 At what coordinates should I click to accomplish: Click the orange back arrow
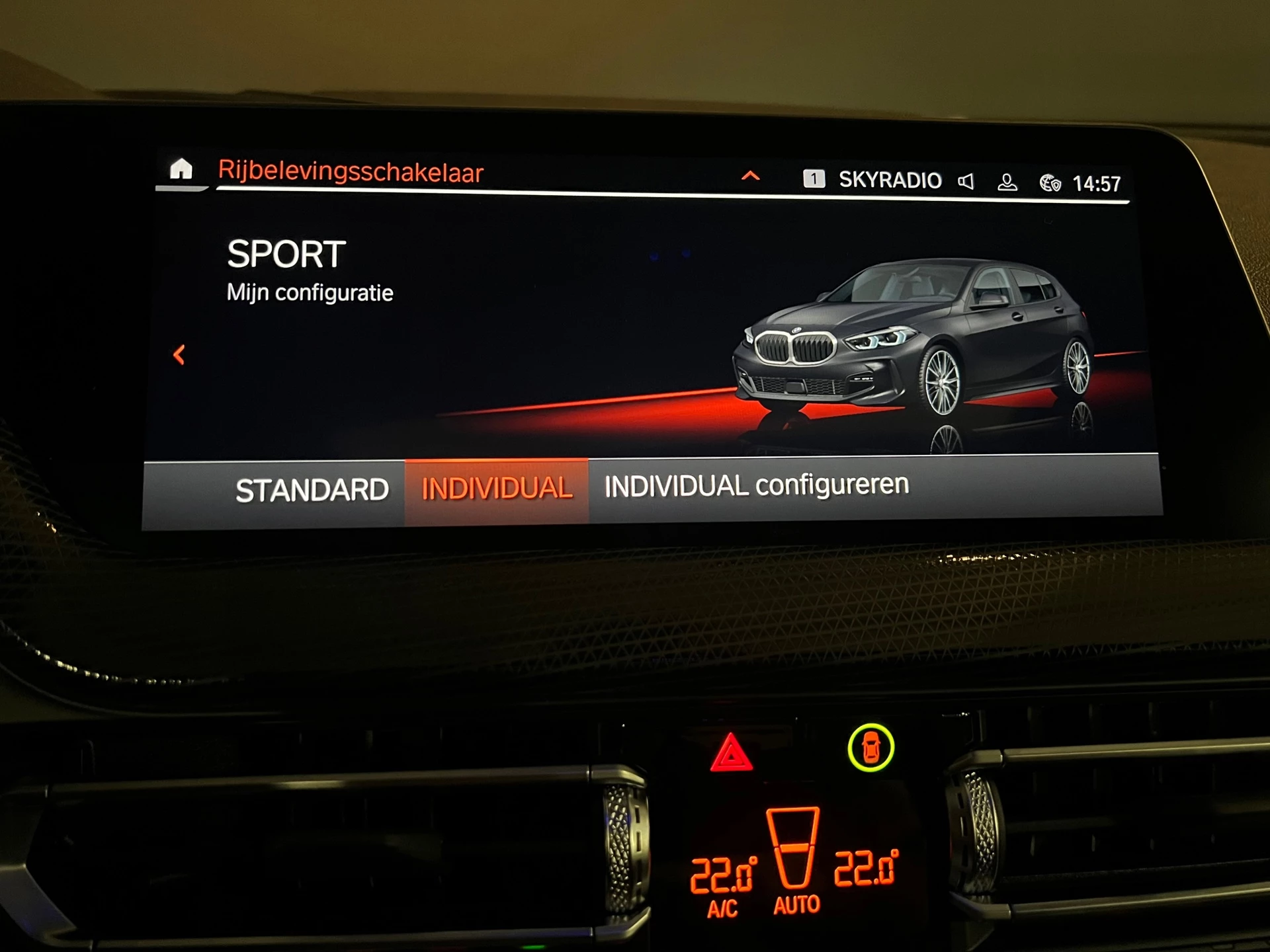[179, 355]
